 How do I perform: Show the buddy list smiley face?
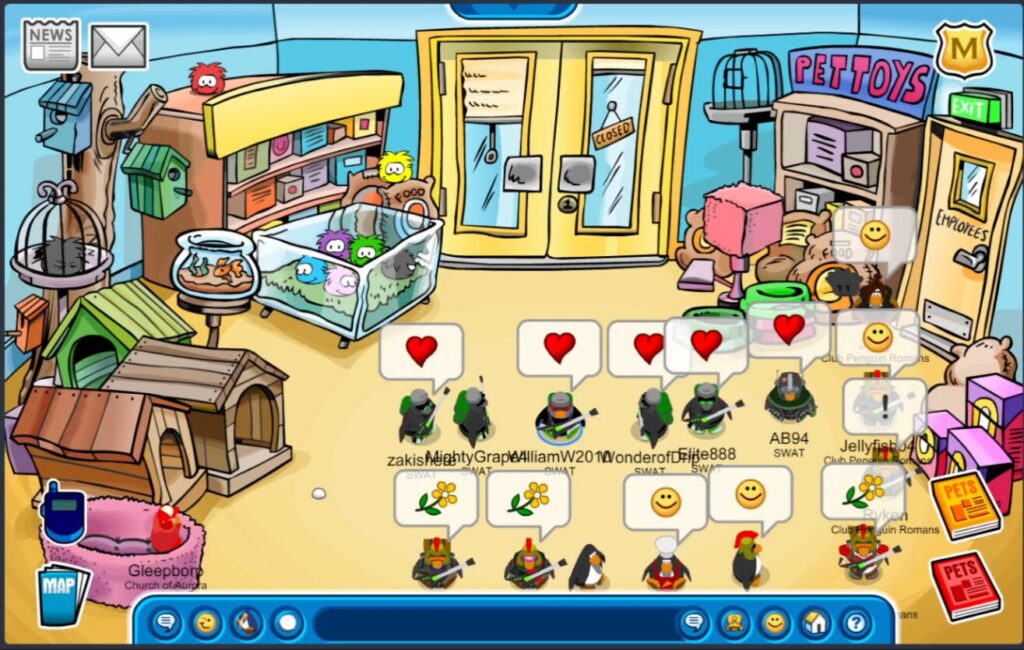coord(775,624)
